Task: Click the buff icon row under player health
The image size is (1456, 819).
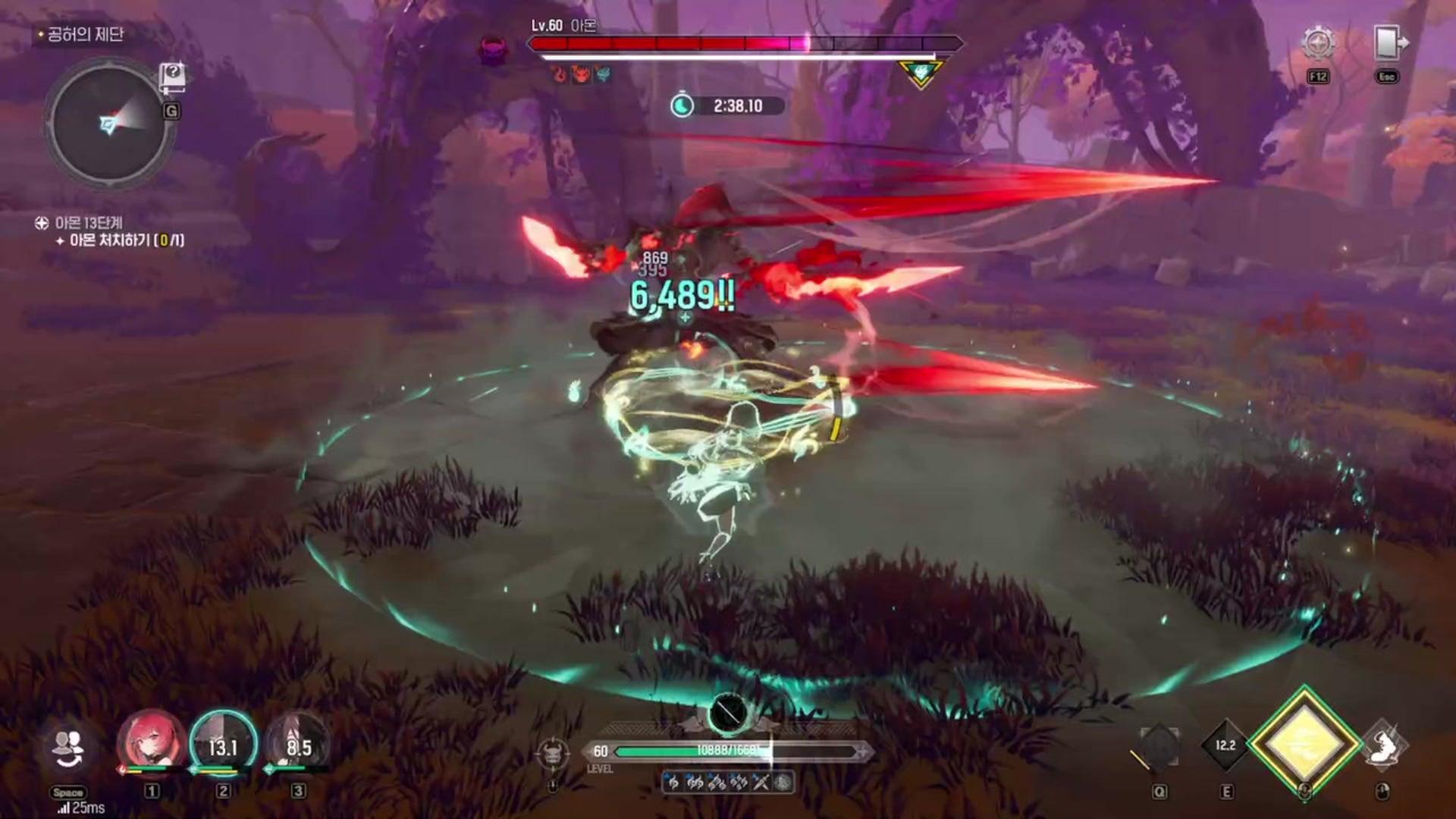Action: click(728, 783)
